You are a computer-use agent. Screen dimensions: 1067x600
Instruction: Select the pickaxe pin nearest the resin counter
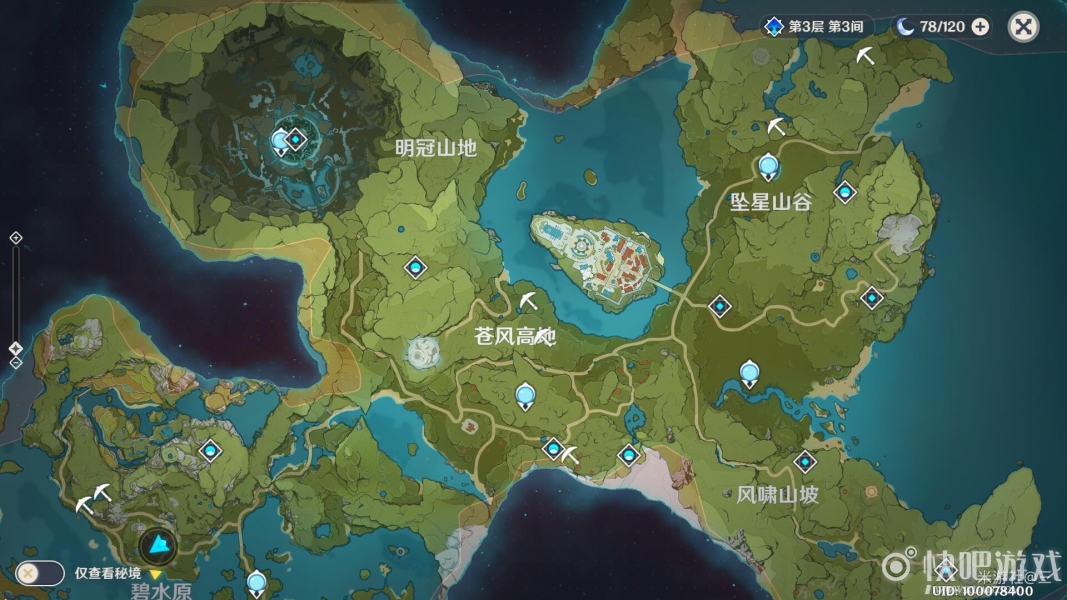[865, 57]
